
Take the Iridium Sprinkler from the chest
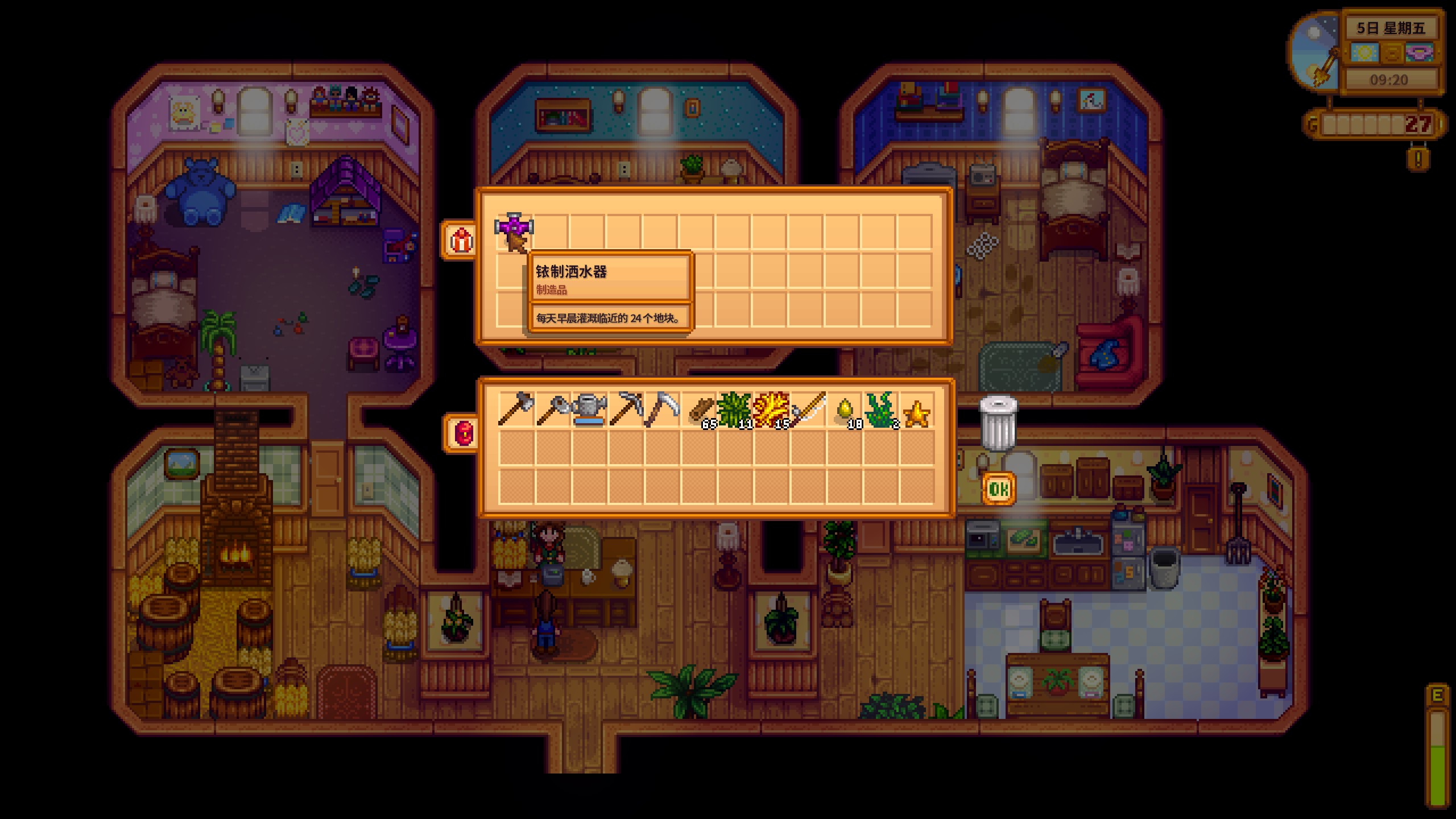pyautogui.click(x=514, y=232)
